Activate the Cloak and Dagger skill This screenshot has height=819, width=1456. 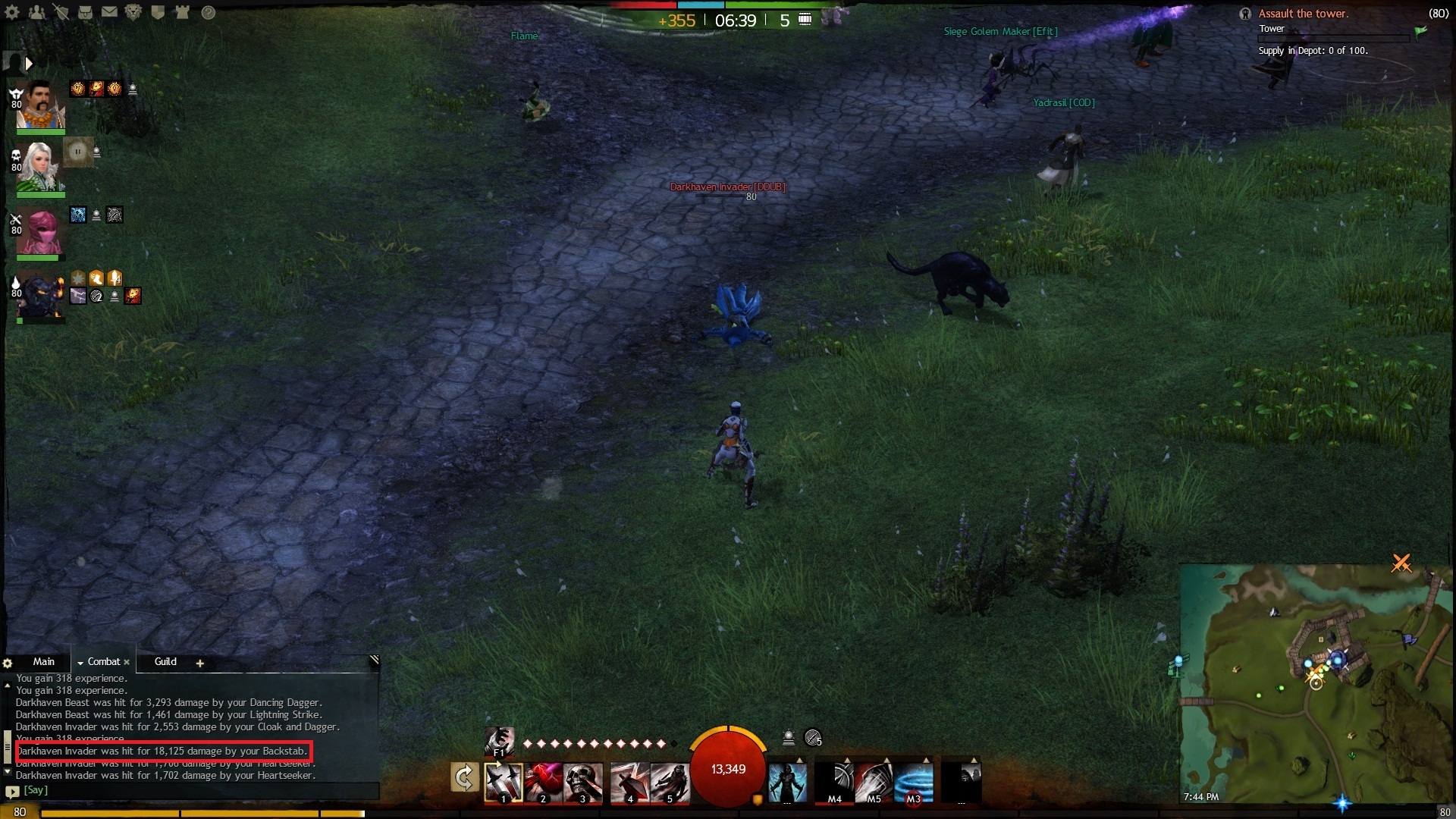click(x=670, y=783)
